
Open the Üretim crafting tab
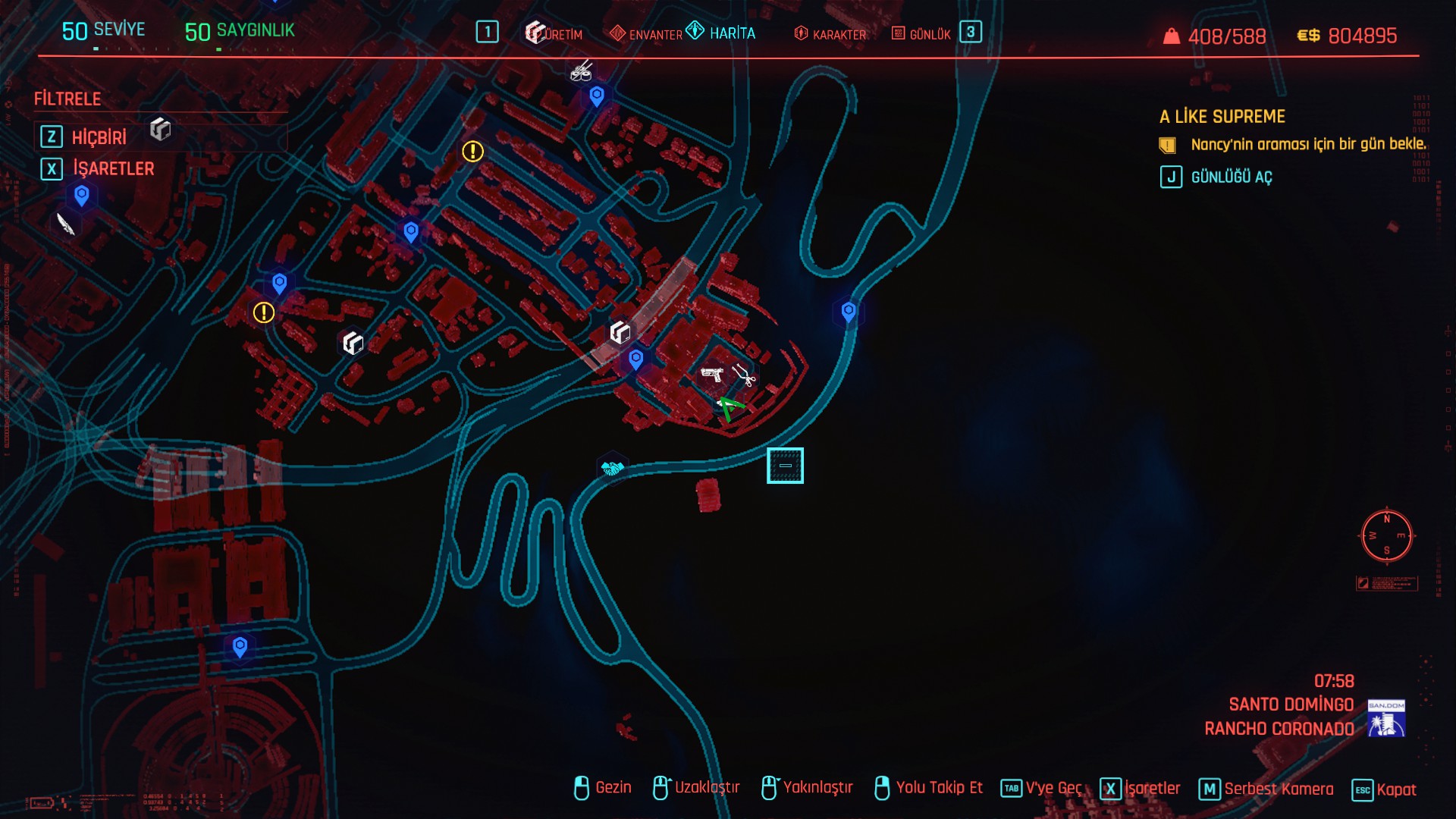click(555, 33)
